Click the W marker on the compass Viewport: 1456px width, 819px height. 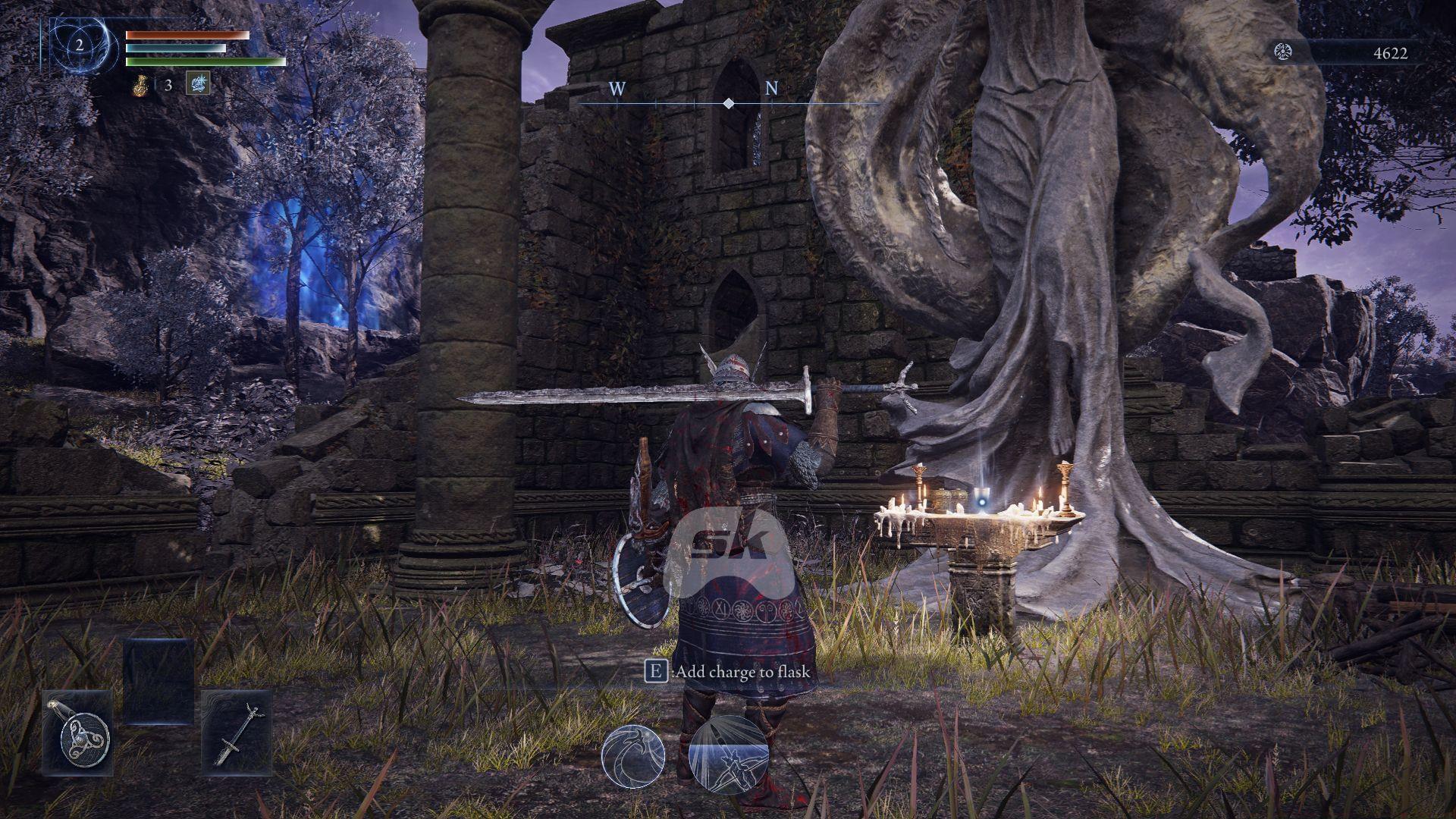point(616,89)
